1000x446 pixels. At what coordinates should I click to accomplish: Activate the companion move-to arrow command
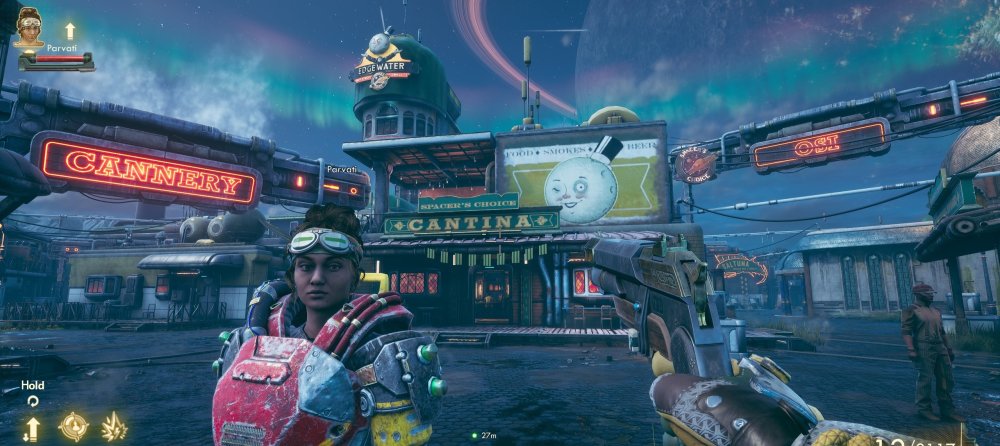tap(32, 428)
